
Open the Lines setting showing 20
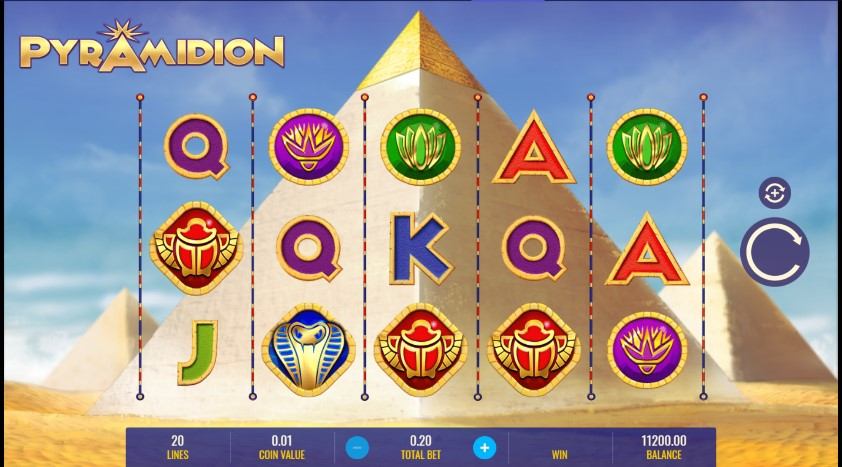tap(178, 445)
